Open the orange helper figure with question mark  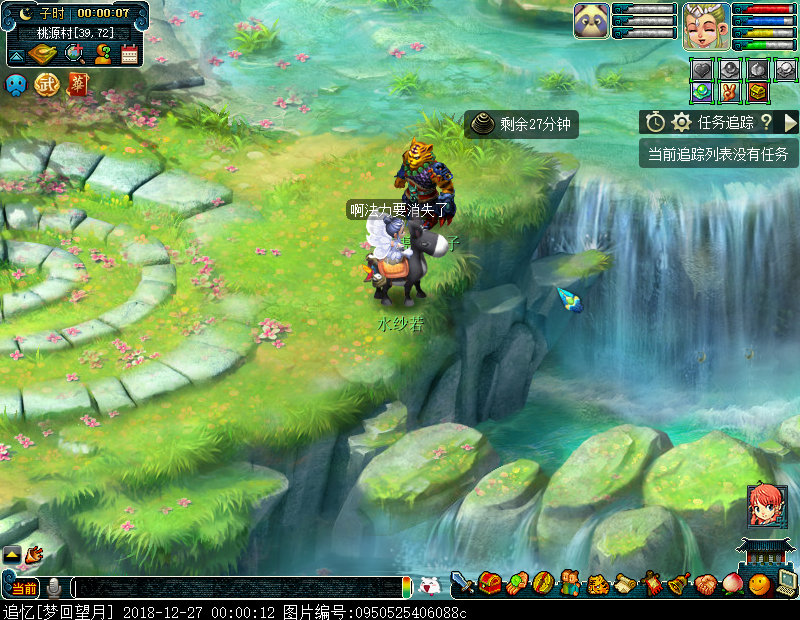click(x=102, y=54)
